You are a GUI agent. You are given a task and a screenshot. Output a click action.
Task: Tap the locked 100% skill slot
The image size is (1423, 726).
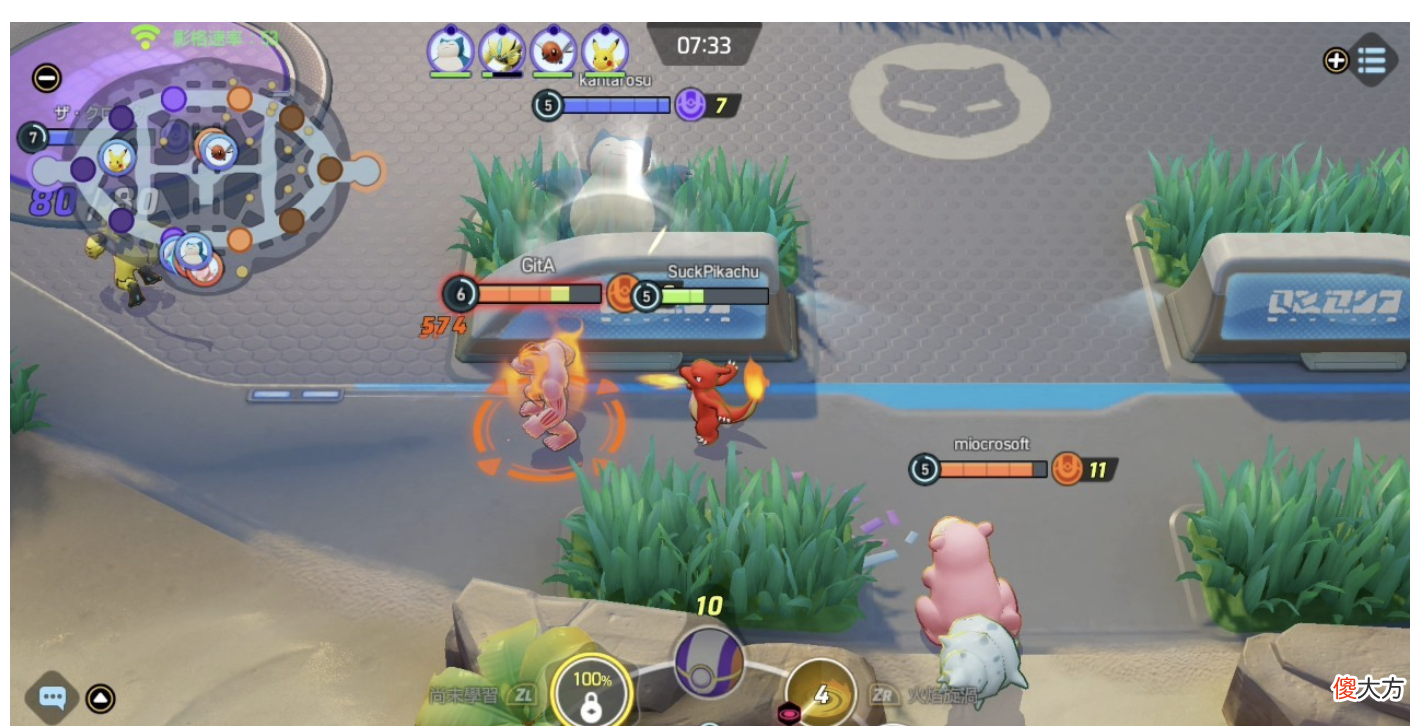[x=591, y=692]
